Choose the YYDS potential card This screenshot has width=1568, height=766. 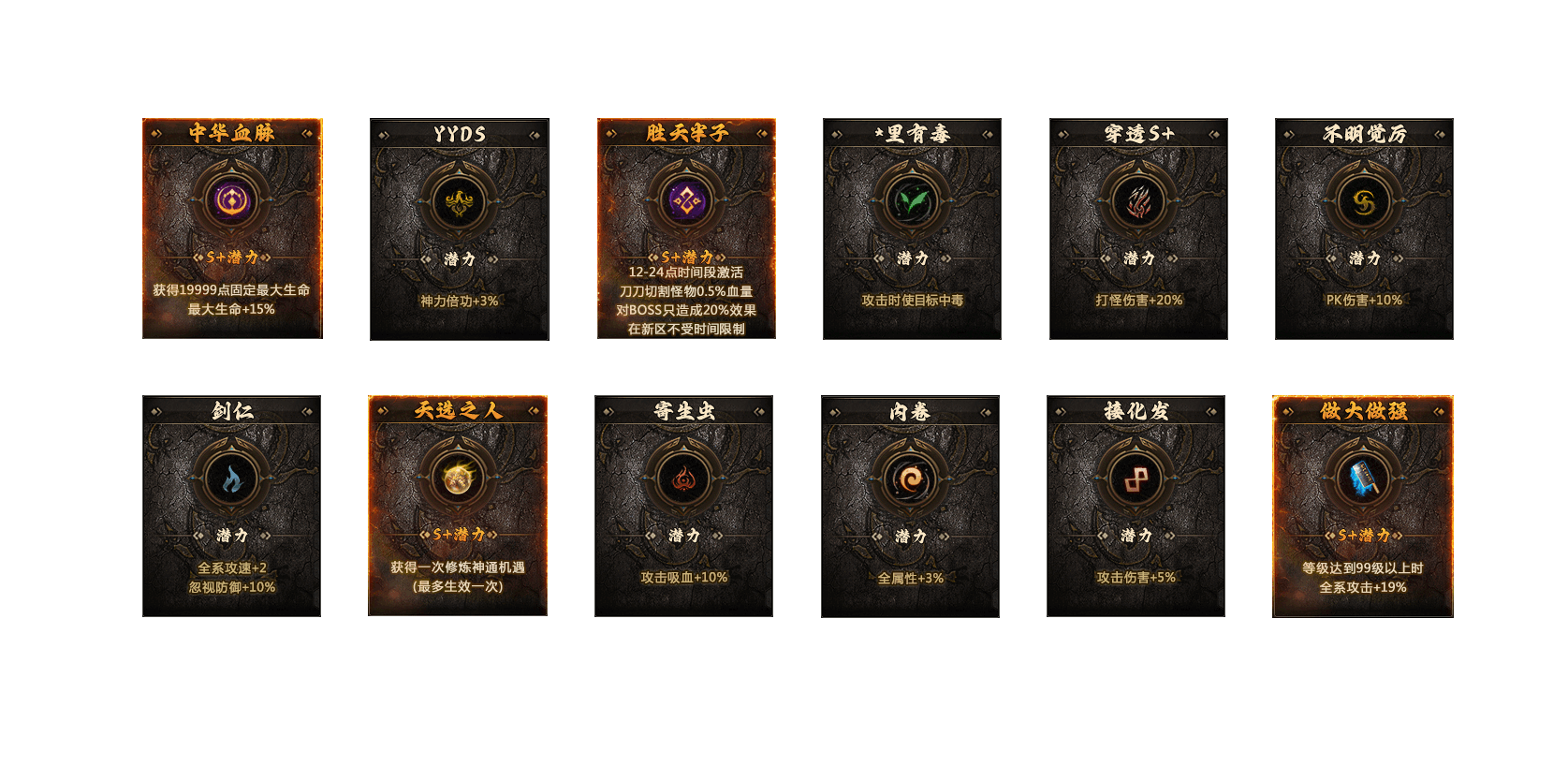click(459, 228)
